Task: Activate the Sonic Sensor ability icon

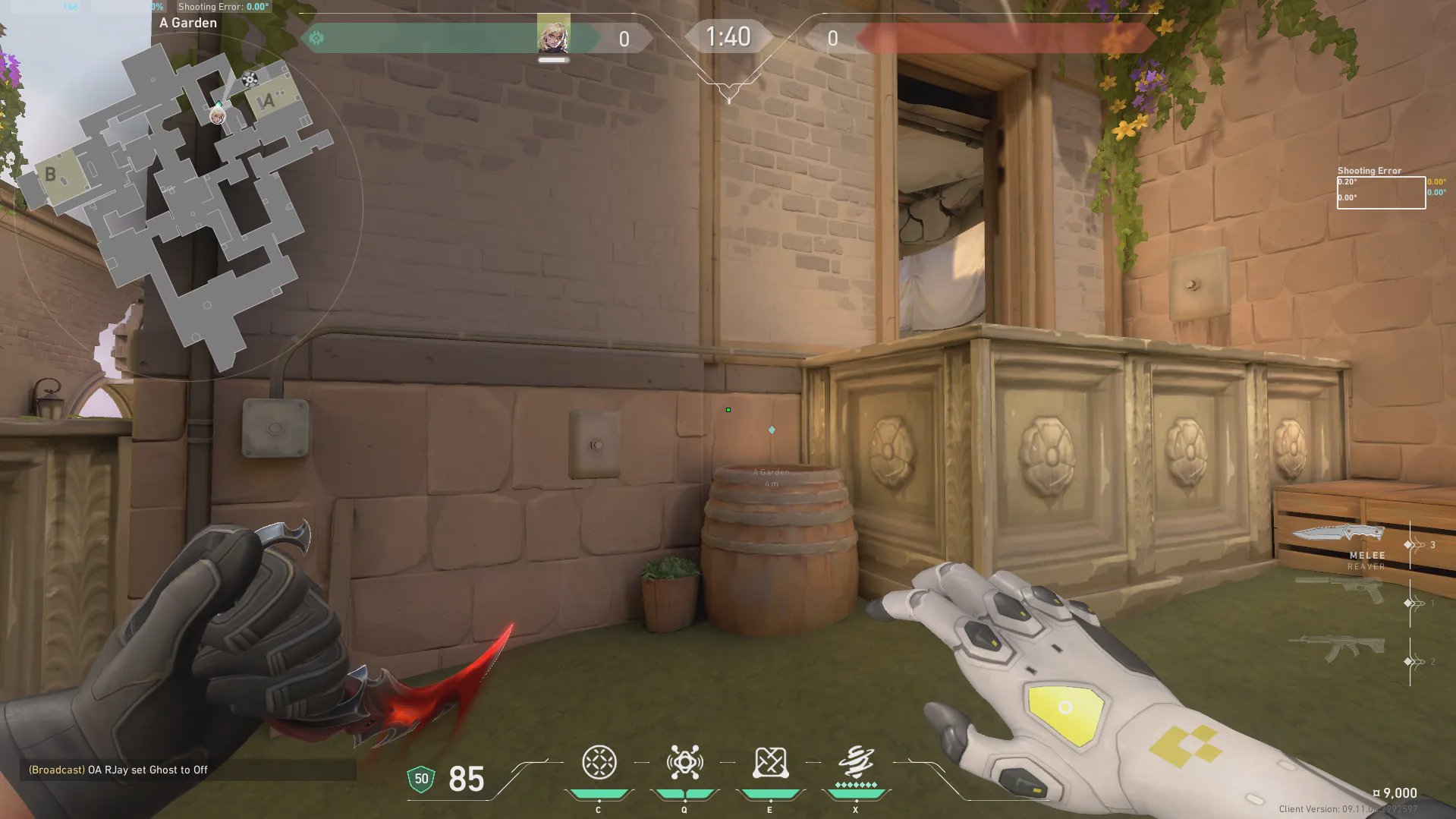Action: 684,763
